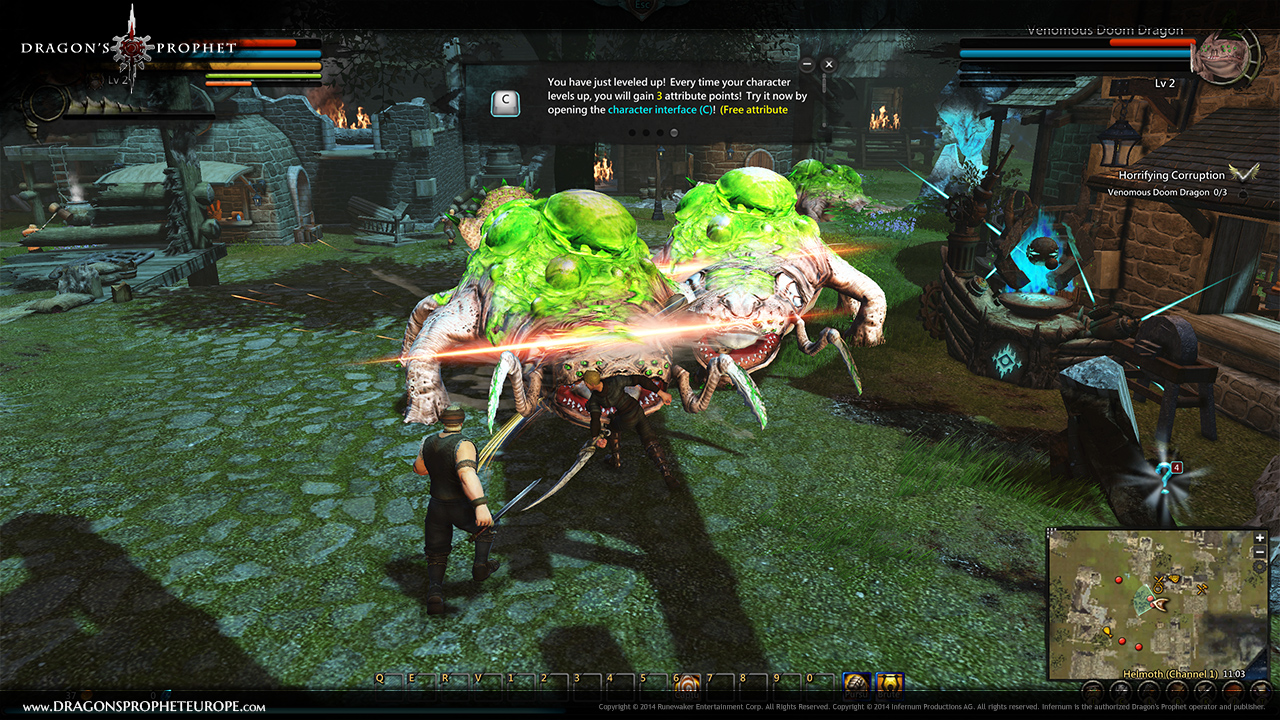Use the fist skill icon on the hotbar
The width and height of the screenshot is (1280, 720).
point(856,684)
